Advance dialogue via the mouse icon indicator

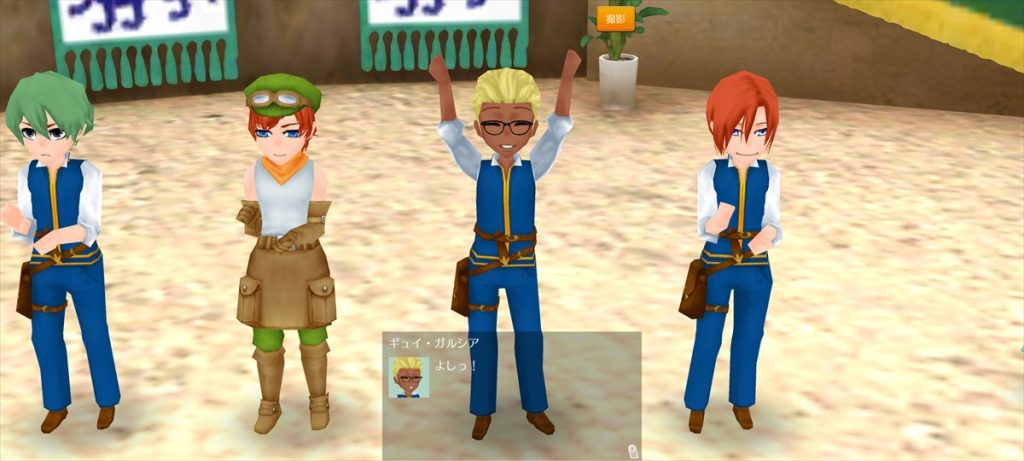pyautogui.click(x=632, y=451)
